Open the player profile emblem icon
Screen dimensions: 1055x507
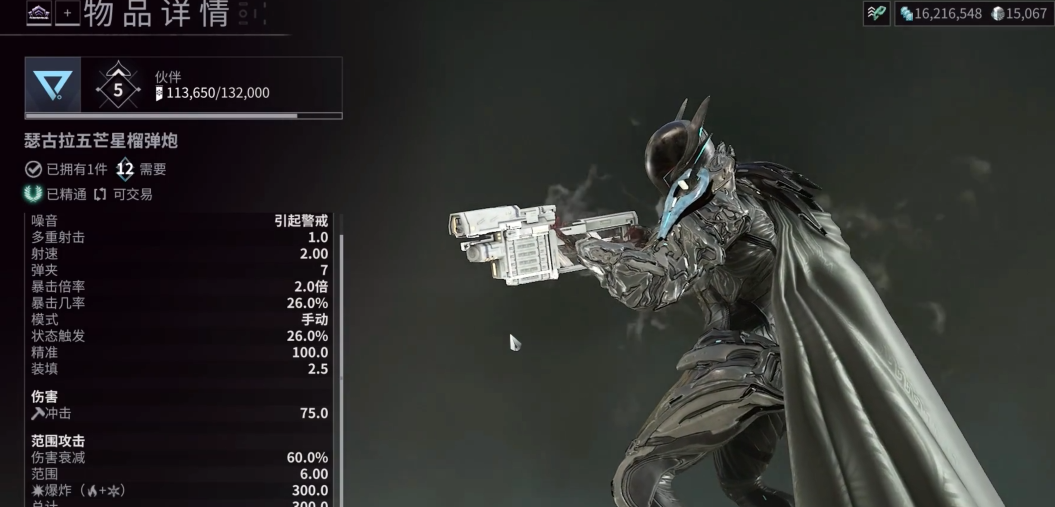pos(39,13)
